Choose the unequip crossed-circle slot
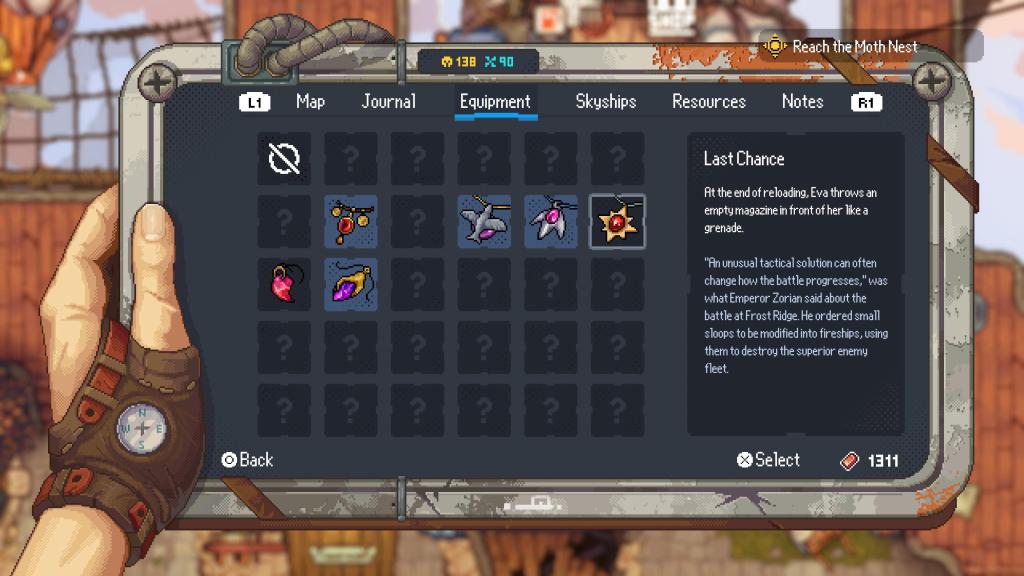Viewport: 1024px width, 576px height. coord(284,158)
